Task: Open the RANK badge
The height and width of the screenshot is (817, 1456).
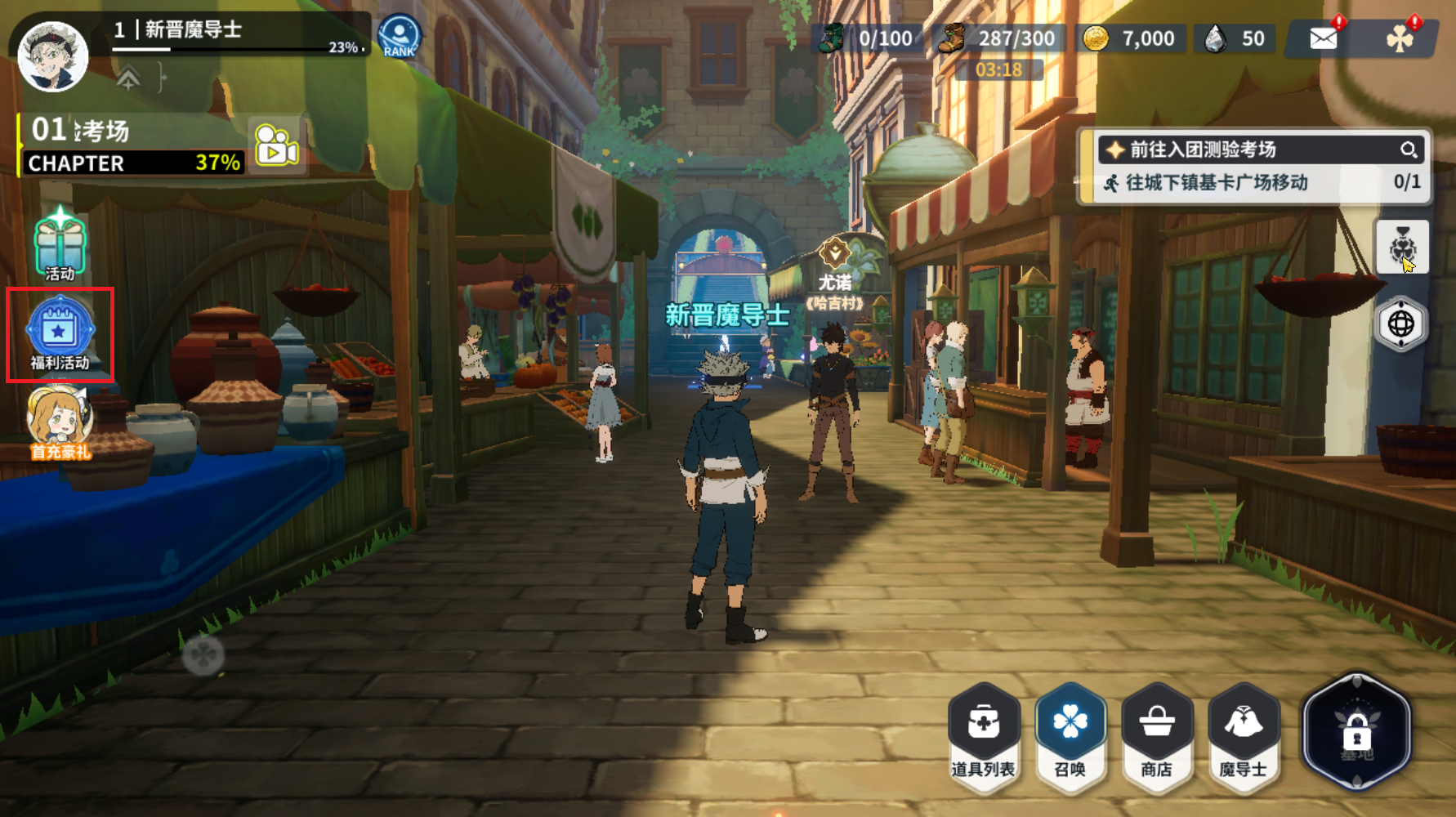Action: (x=400, y=38)
